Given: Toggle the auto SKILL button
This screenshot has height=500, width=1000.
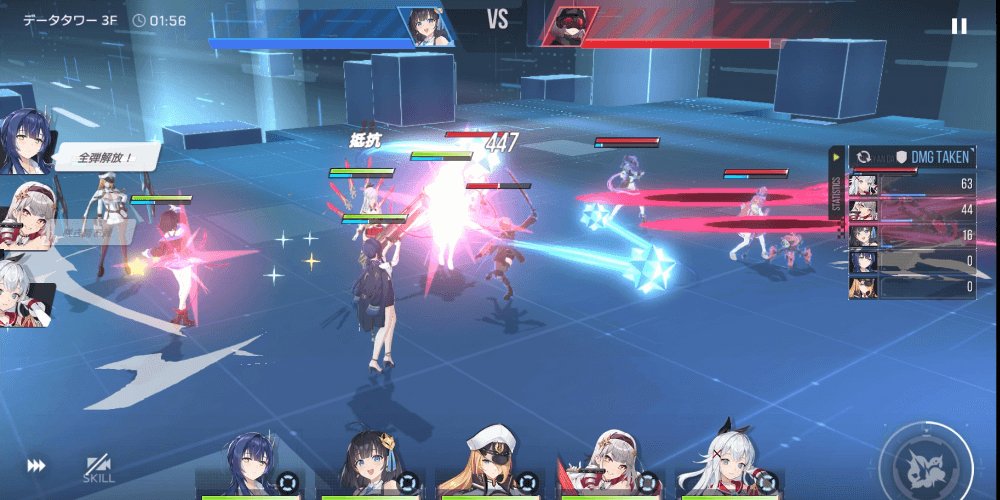Looking at the screenshot, I should tap(98, 467).
